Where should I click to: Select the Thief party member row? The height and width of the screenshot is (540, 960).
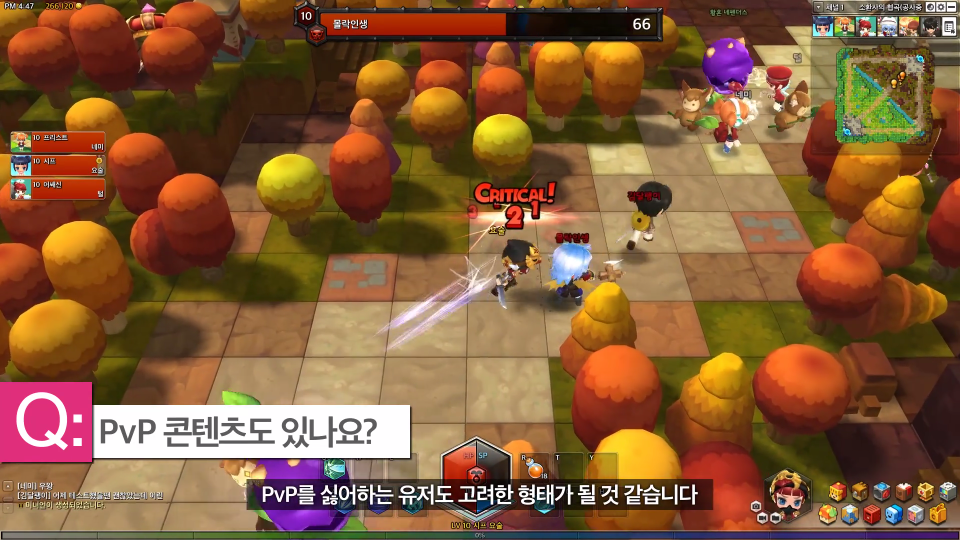[57, 164]
